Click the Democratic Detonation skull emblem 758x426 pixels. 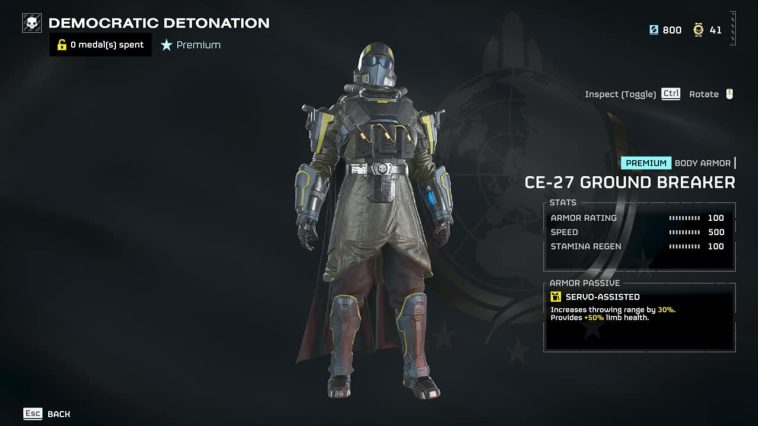point(32,23)
